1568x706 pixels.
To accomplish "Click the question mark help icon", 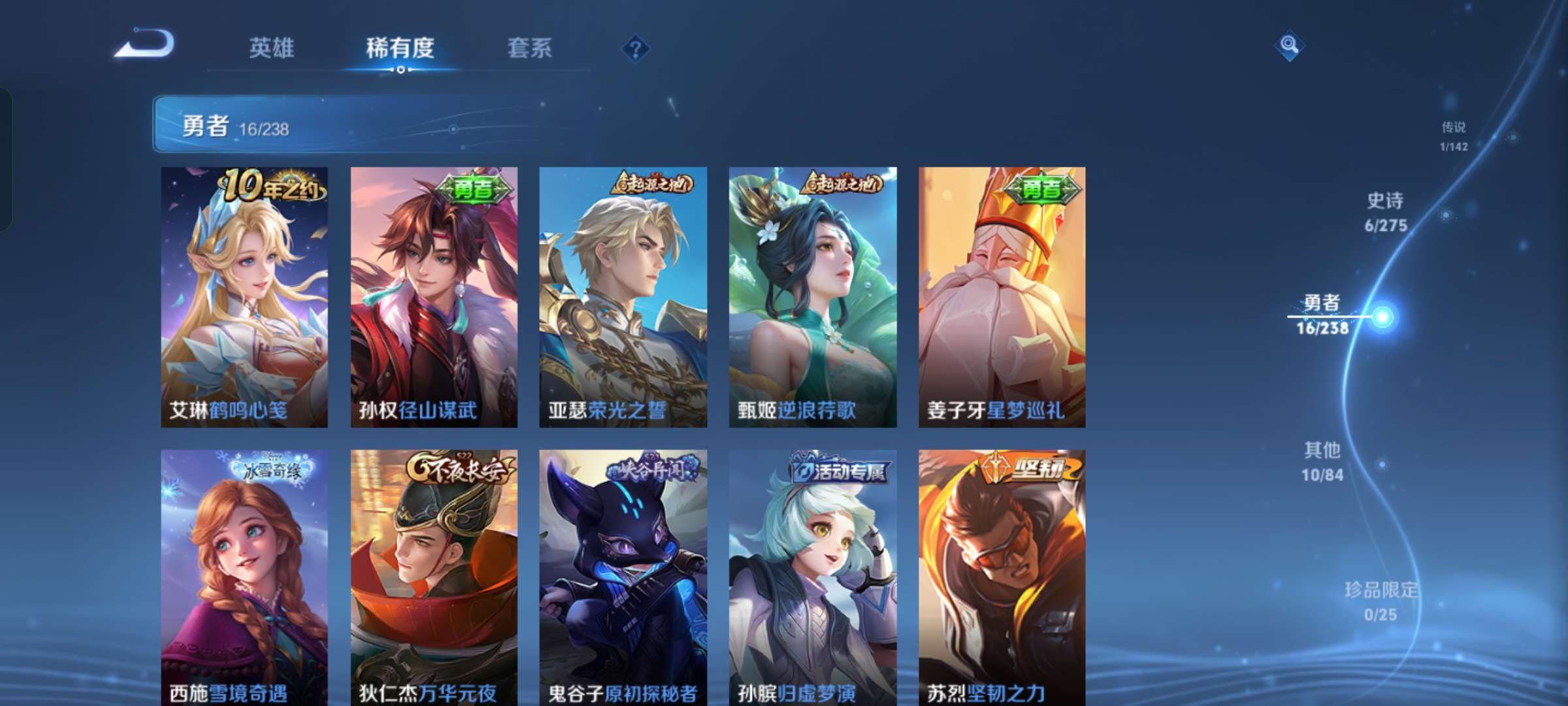I will [636, 48].
